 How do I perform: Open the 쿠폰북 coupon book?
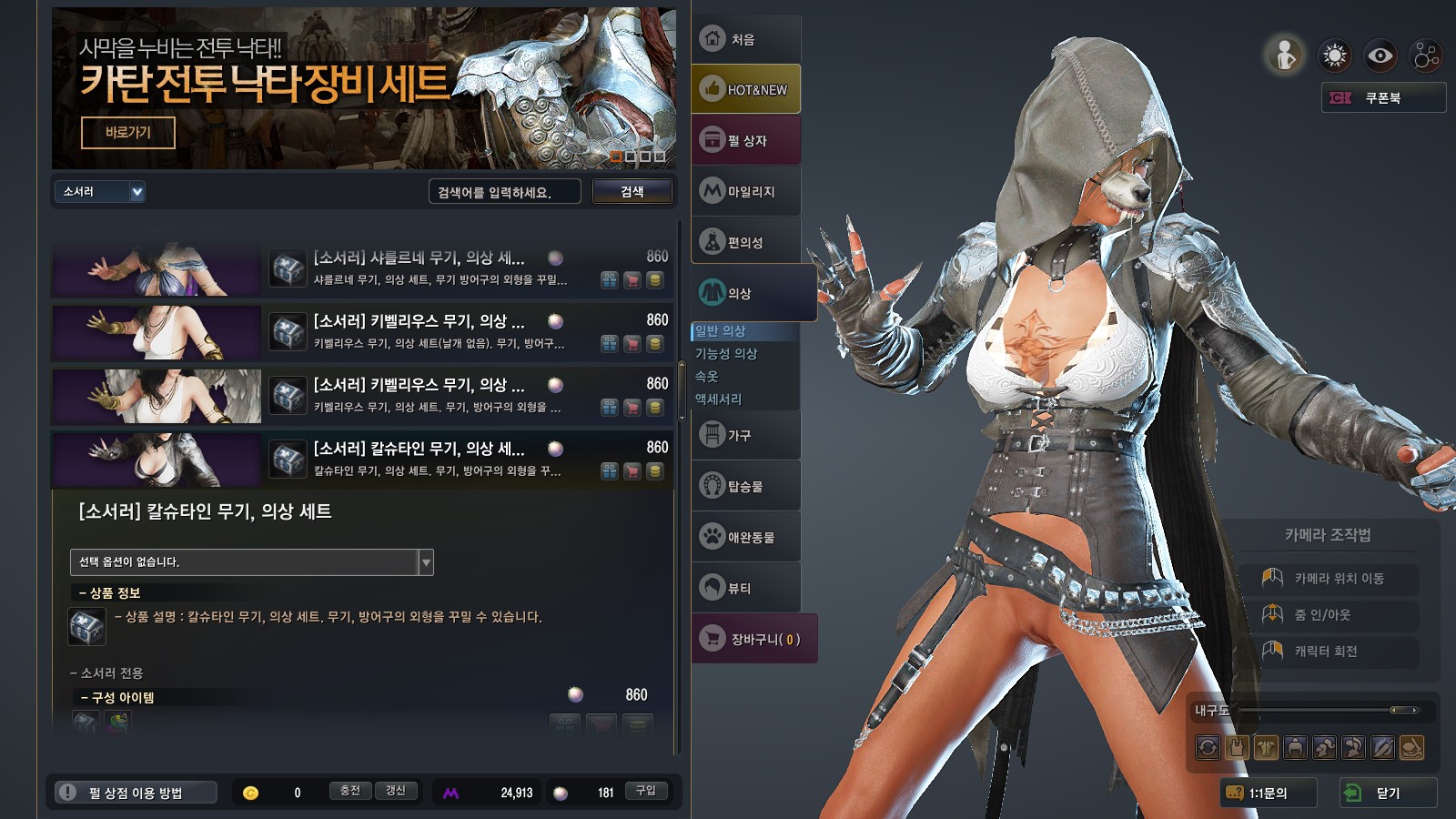click(x=1383, y=98)
